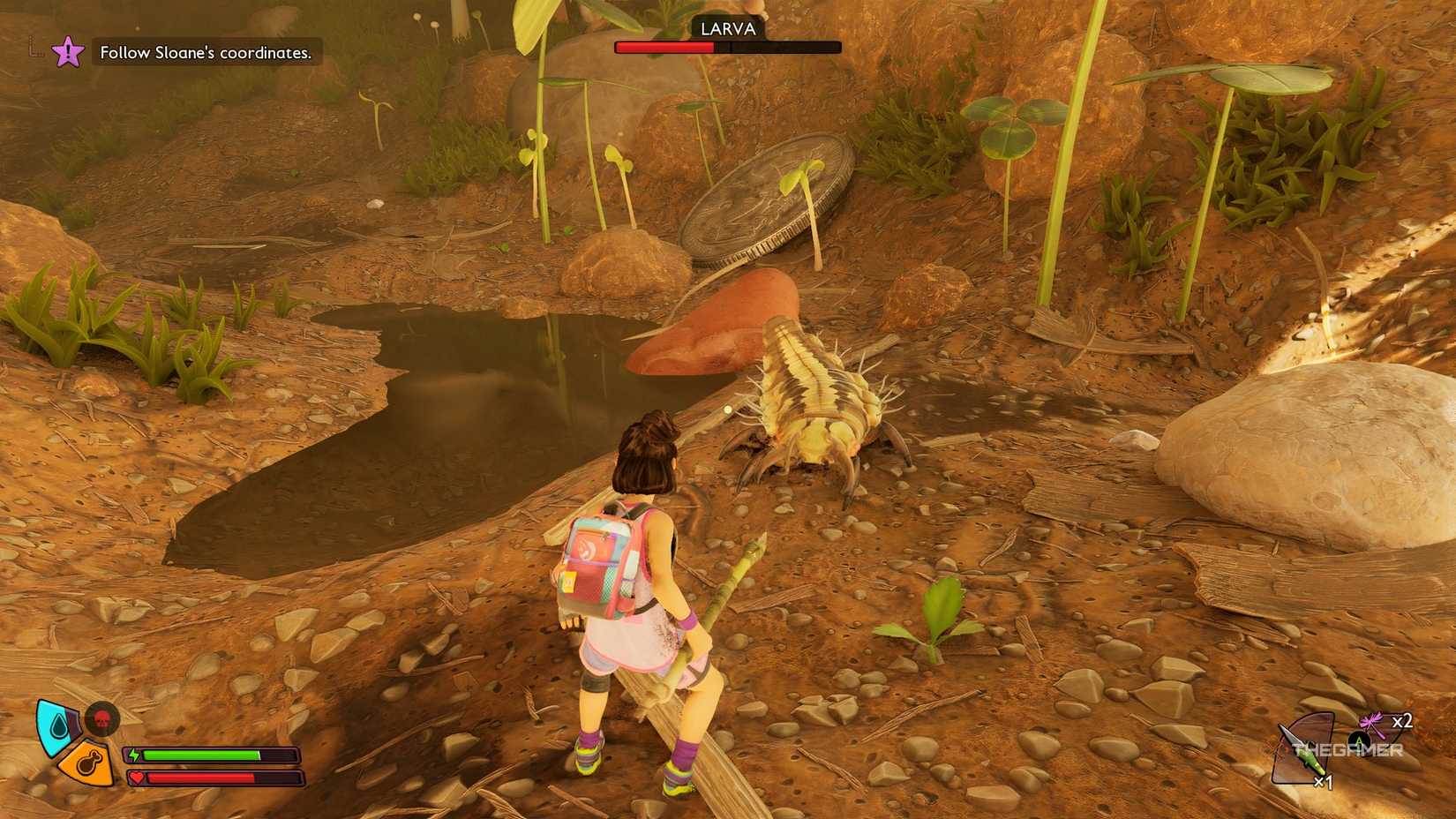Select the blue water-drop thirst icon
The width and height of the screenshot is (1456, 819).
point(56,725)
